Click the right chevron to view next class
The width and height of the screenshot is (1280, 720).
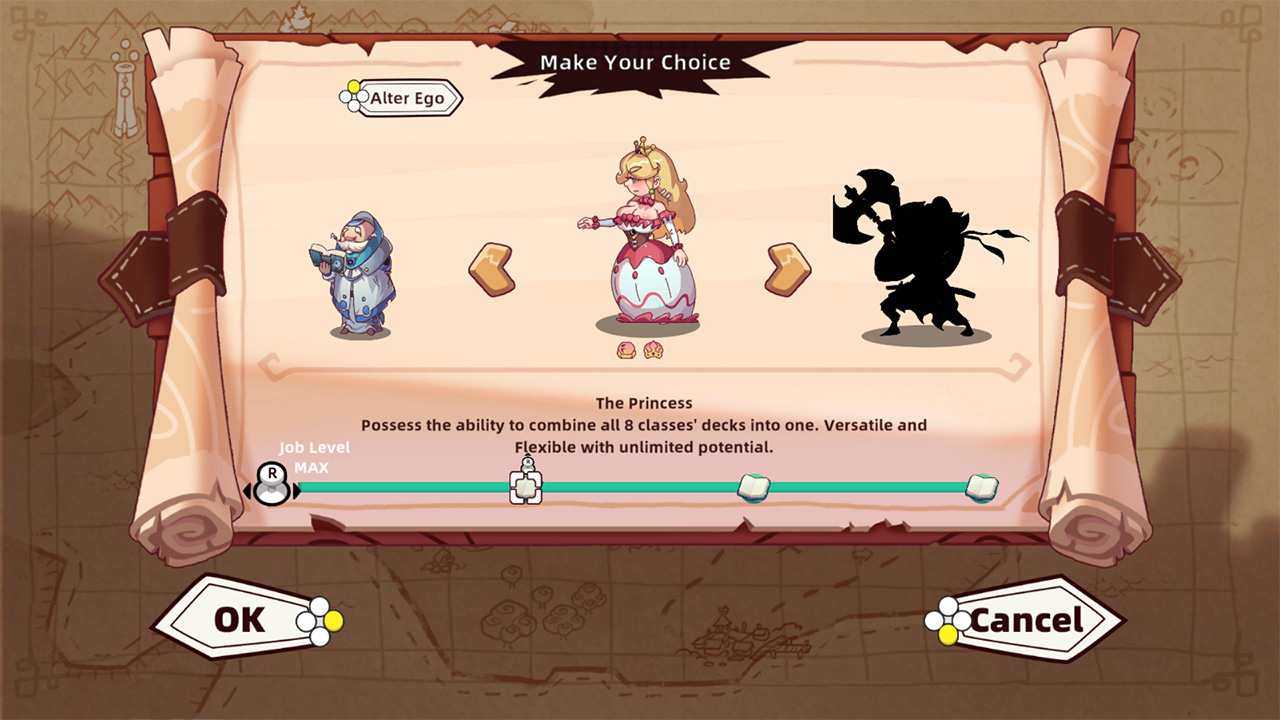point(786,266)
